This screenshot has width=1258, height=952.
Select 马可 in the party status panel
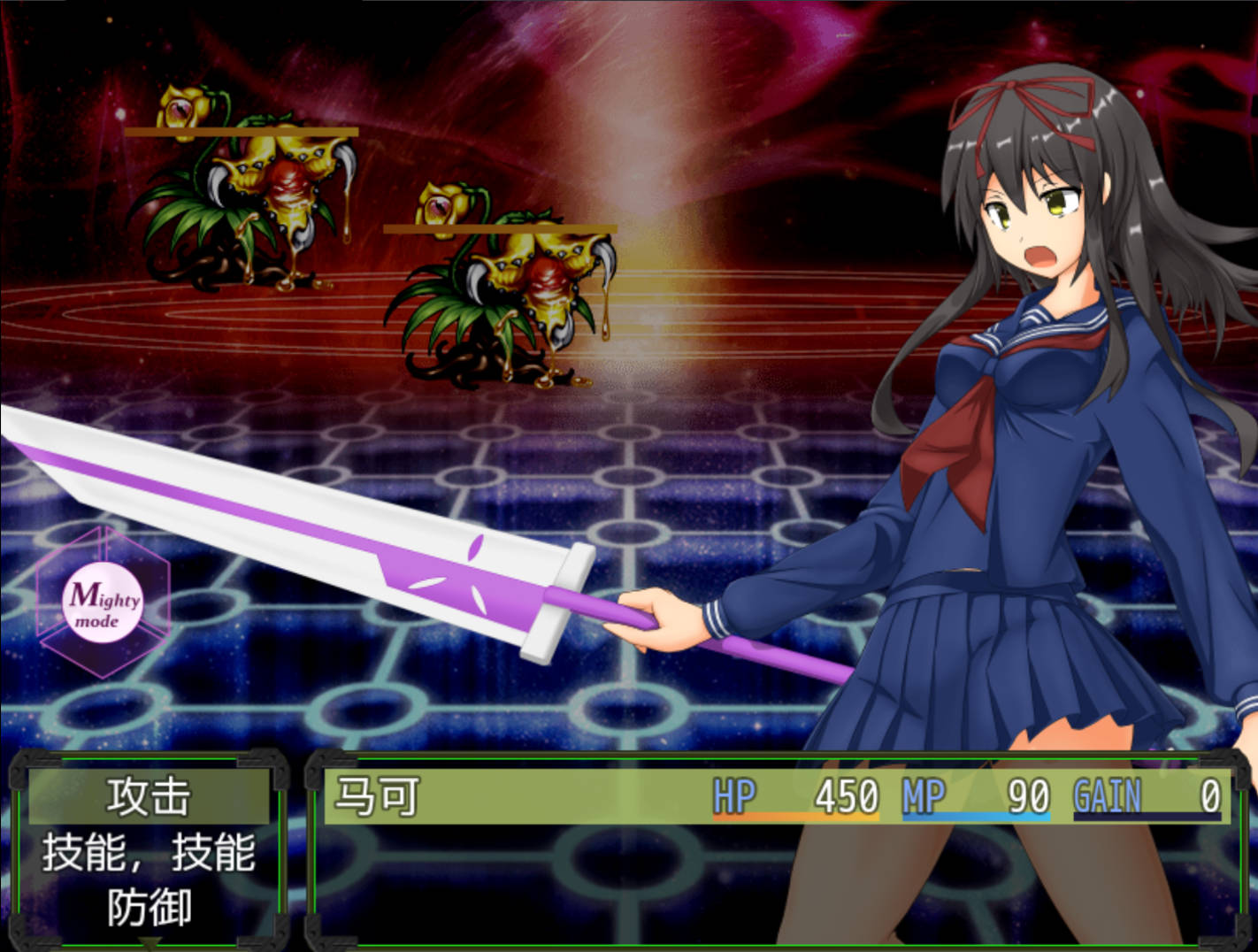[x=377, y=796]
